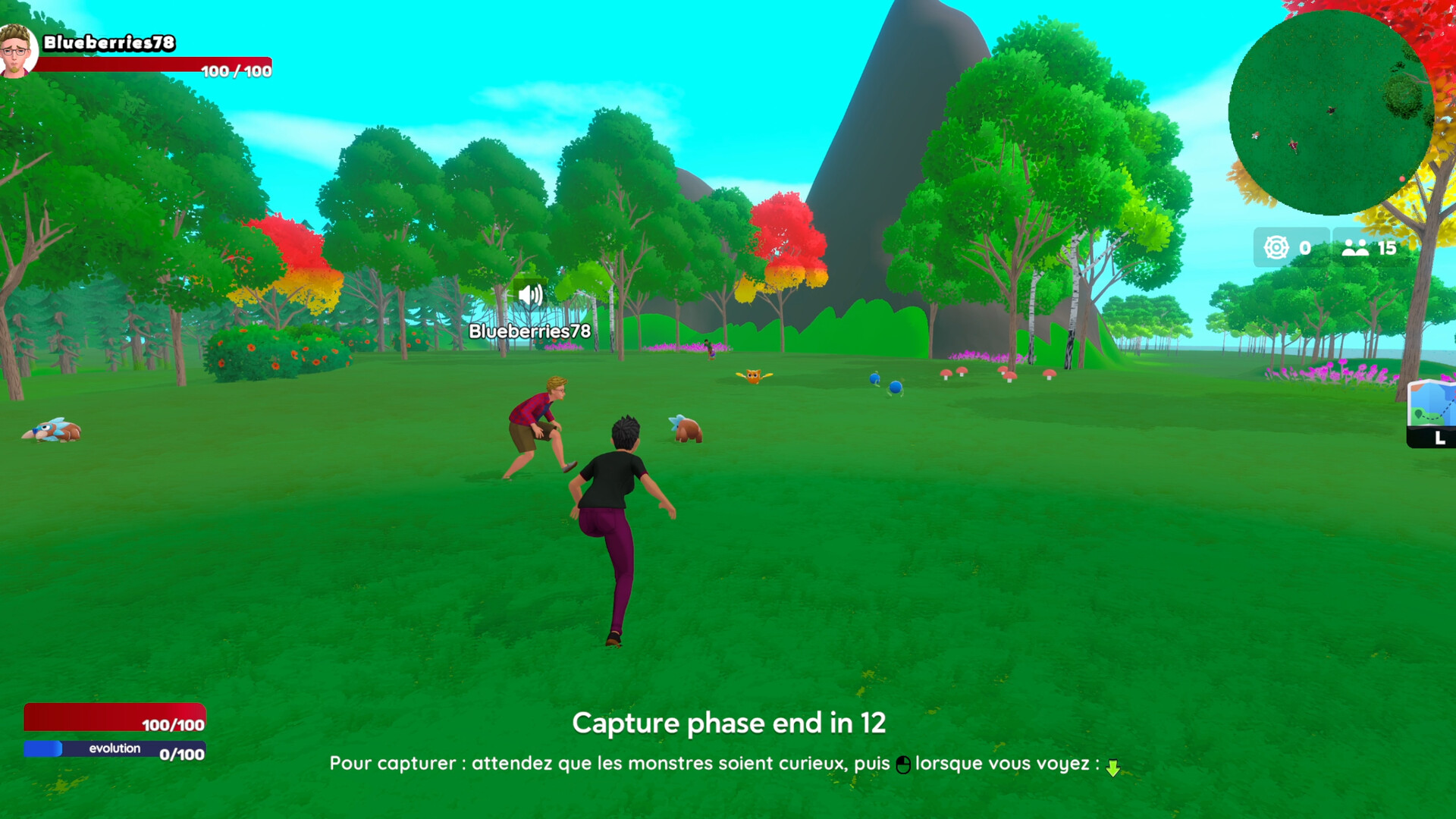Select the orange flying monster in the field
This screenshot has width=1456, height=819.
click(x=755, y=378)
